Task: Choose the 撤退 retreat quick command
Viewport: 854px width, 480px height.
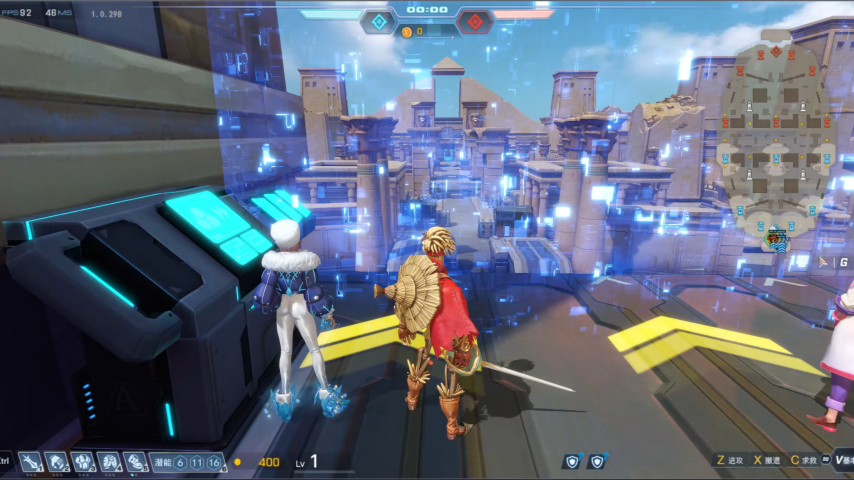Action: coord(767,461)
